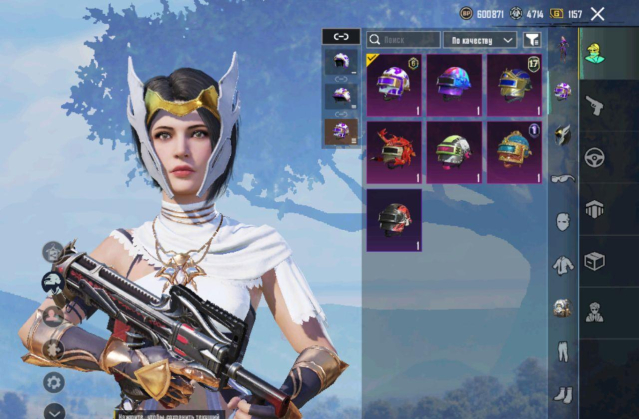Close the inventory screen with the X
639x419 pixels.
[598, 14]
